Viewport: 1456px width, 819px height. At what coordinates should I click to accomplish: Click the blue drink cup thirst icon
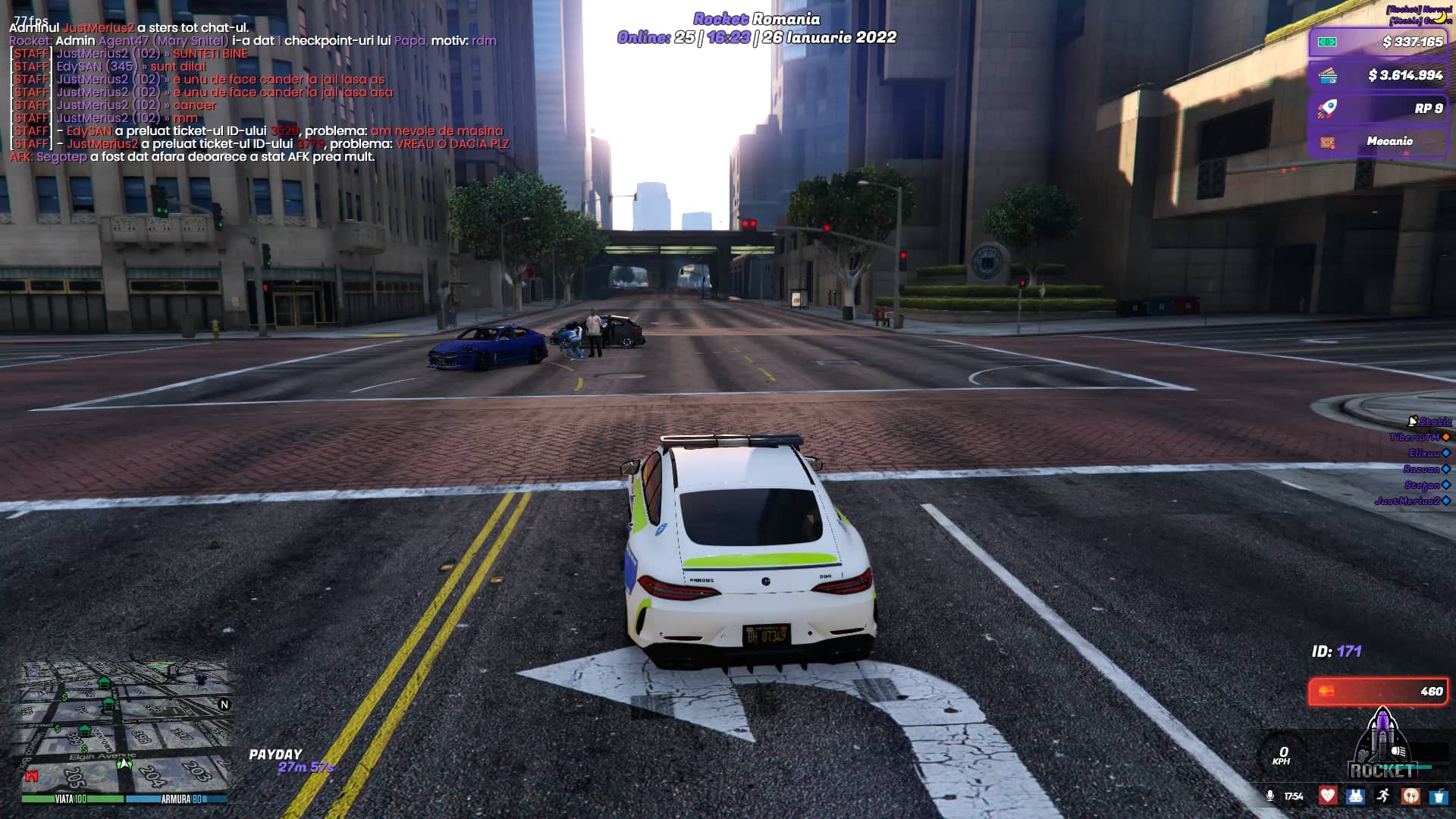1438,795
